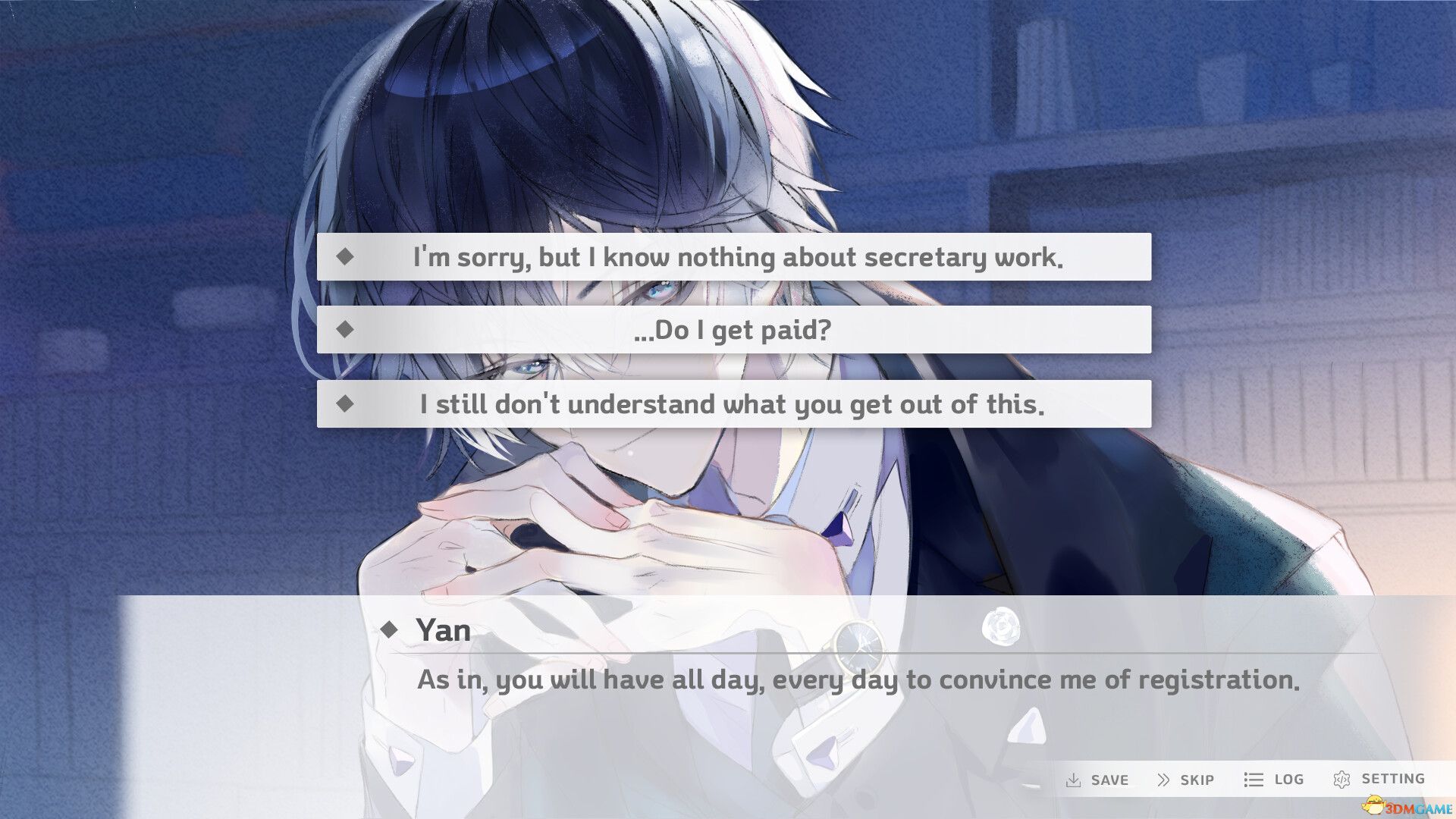Click the double-chevron Skip icon
The height and width of the screenshot is (819, 1456).
(x=1163, y=779)
